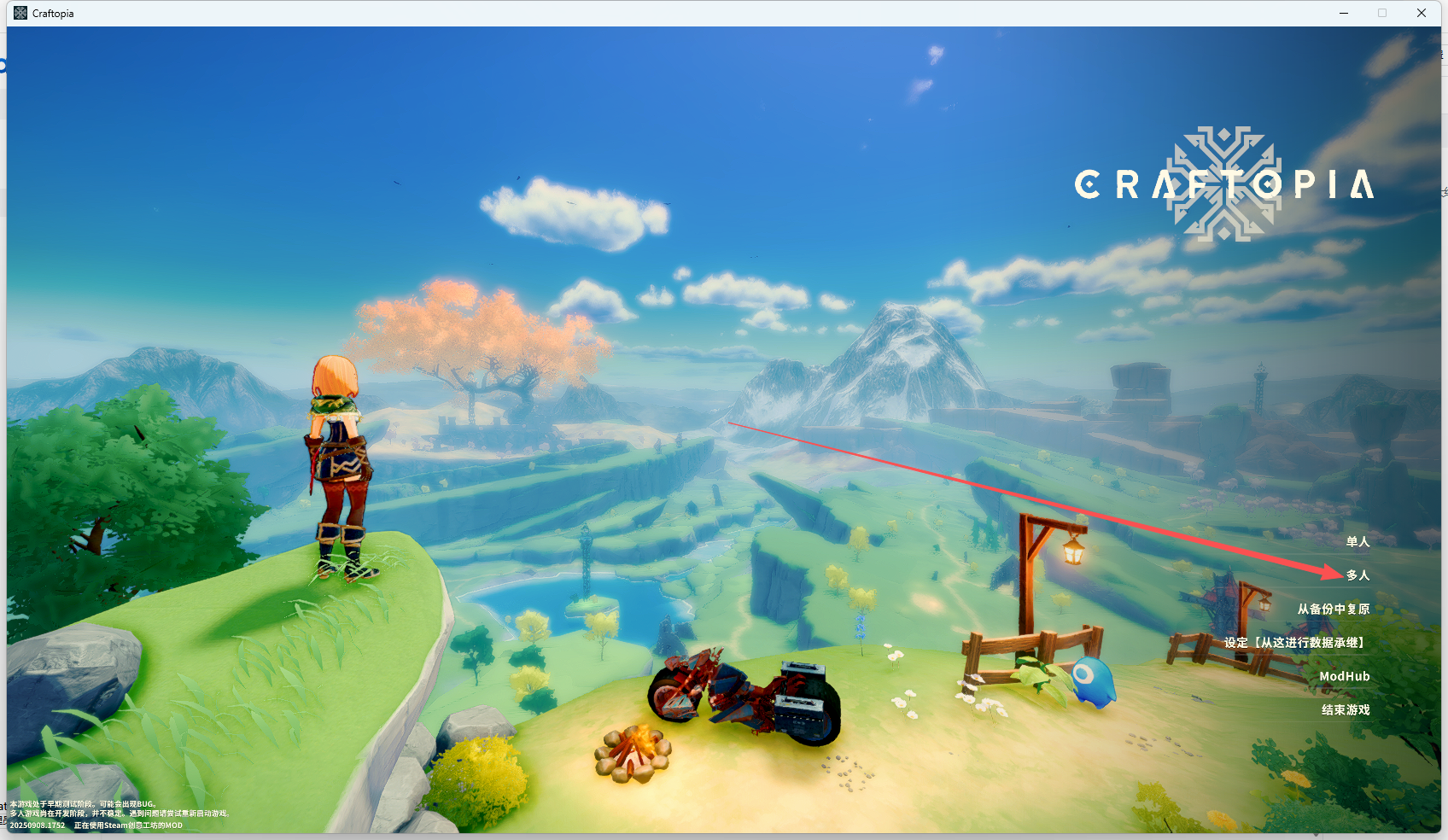
Task: Minimize the Craftopia window
Action: (1344, 13)
